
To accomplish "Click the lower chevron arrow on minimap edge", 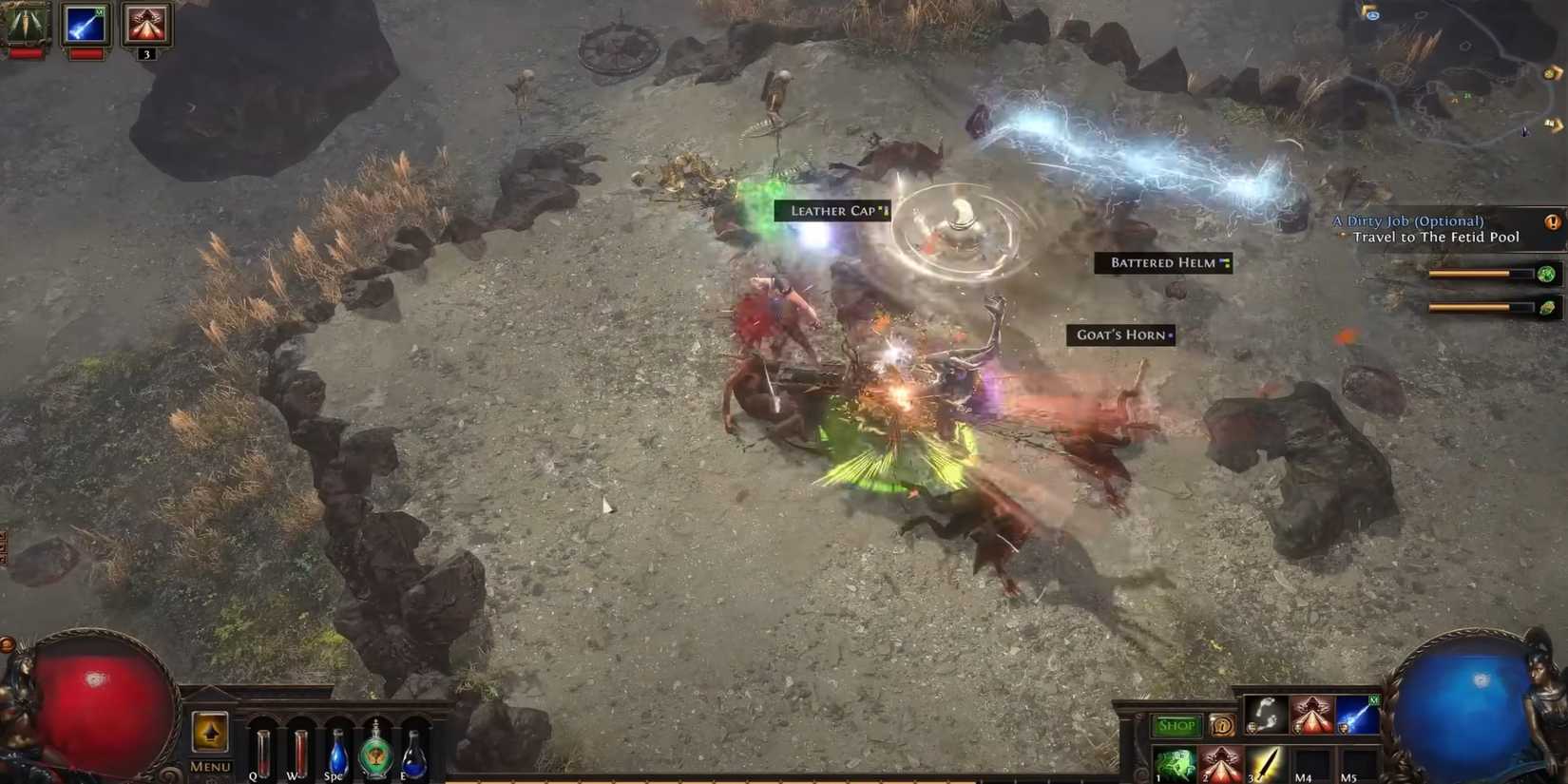I will click(1553, 124).
